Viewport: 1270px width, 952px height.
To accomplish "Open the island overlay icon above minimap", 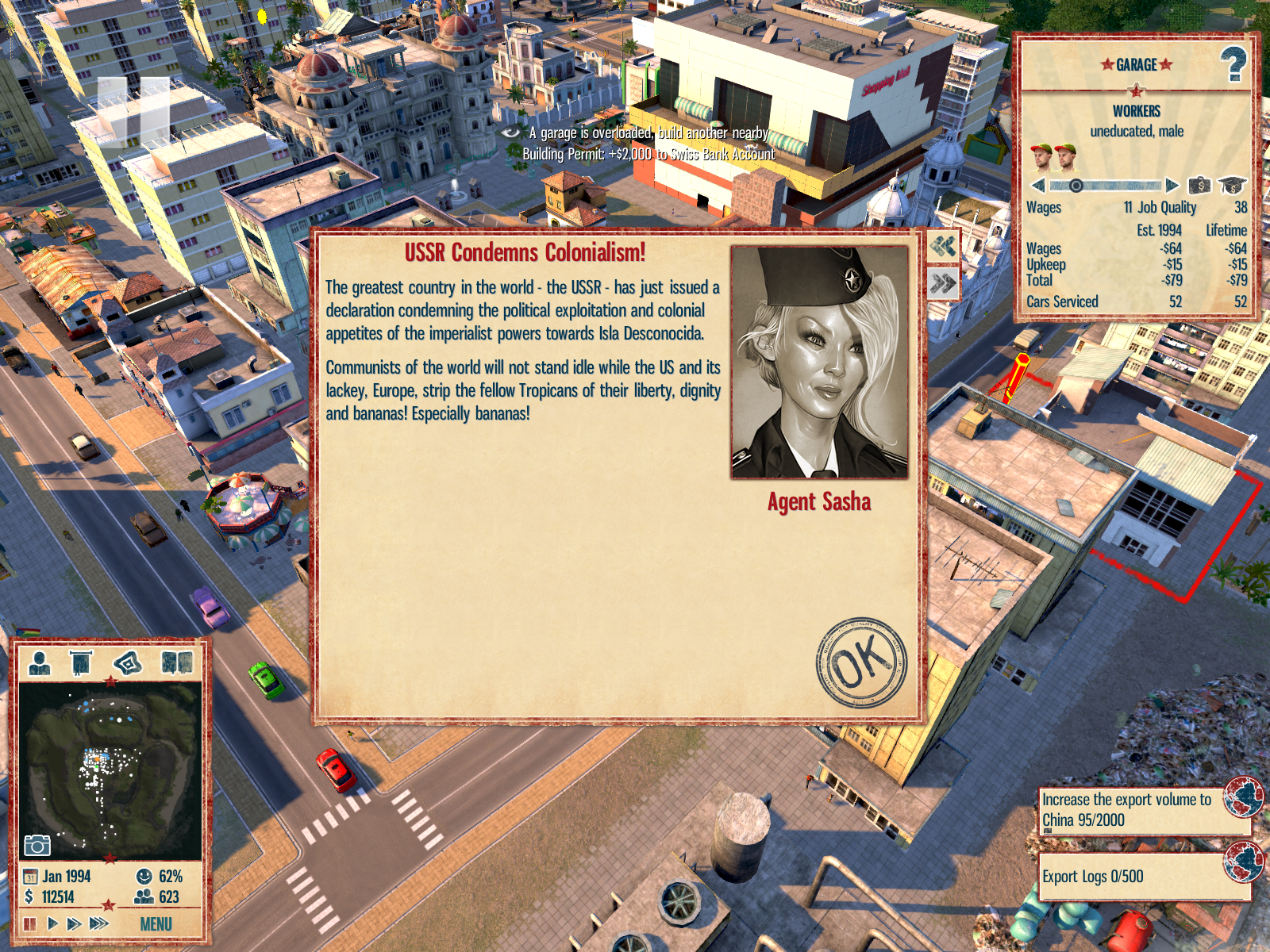I will tap(128, 662).
